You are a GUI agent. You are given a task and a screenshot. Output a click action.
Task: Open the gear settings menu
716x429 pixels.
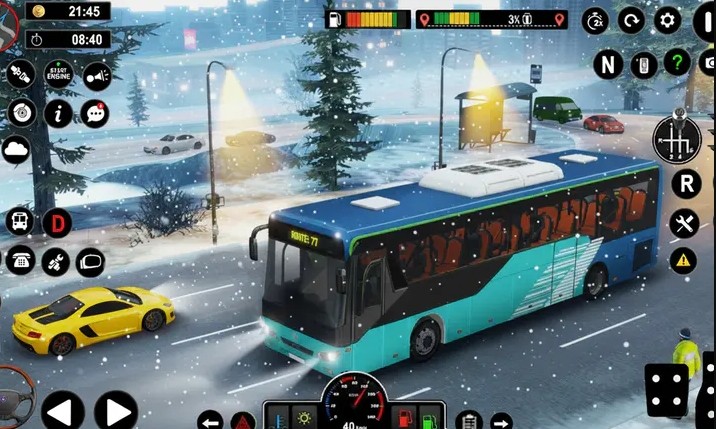click(x=667, y=19)
